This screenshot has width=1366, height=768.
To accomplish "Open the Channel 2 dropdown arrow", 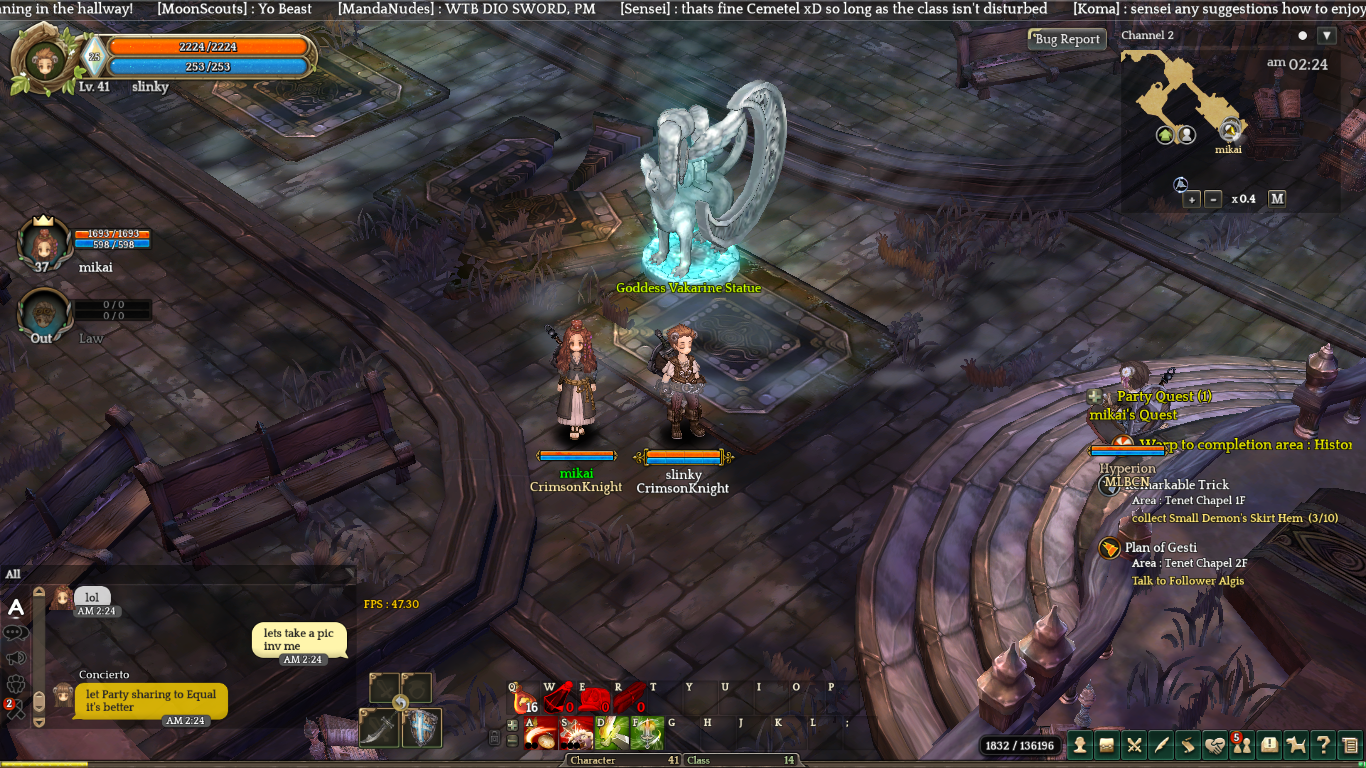I will click(x=1326, y=36).
